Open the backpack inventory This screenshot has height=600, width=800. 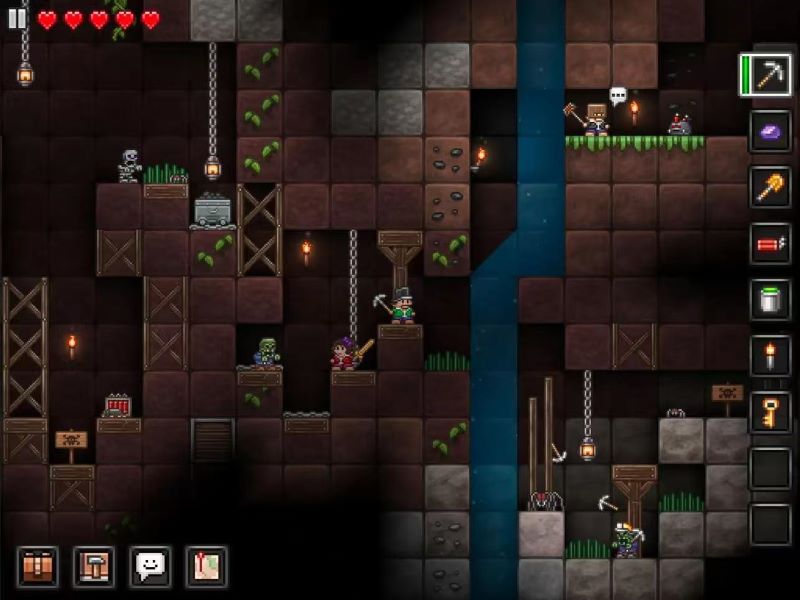click(38, 567)
